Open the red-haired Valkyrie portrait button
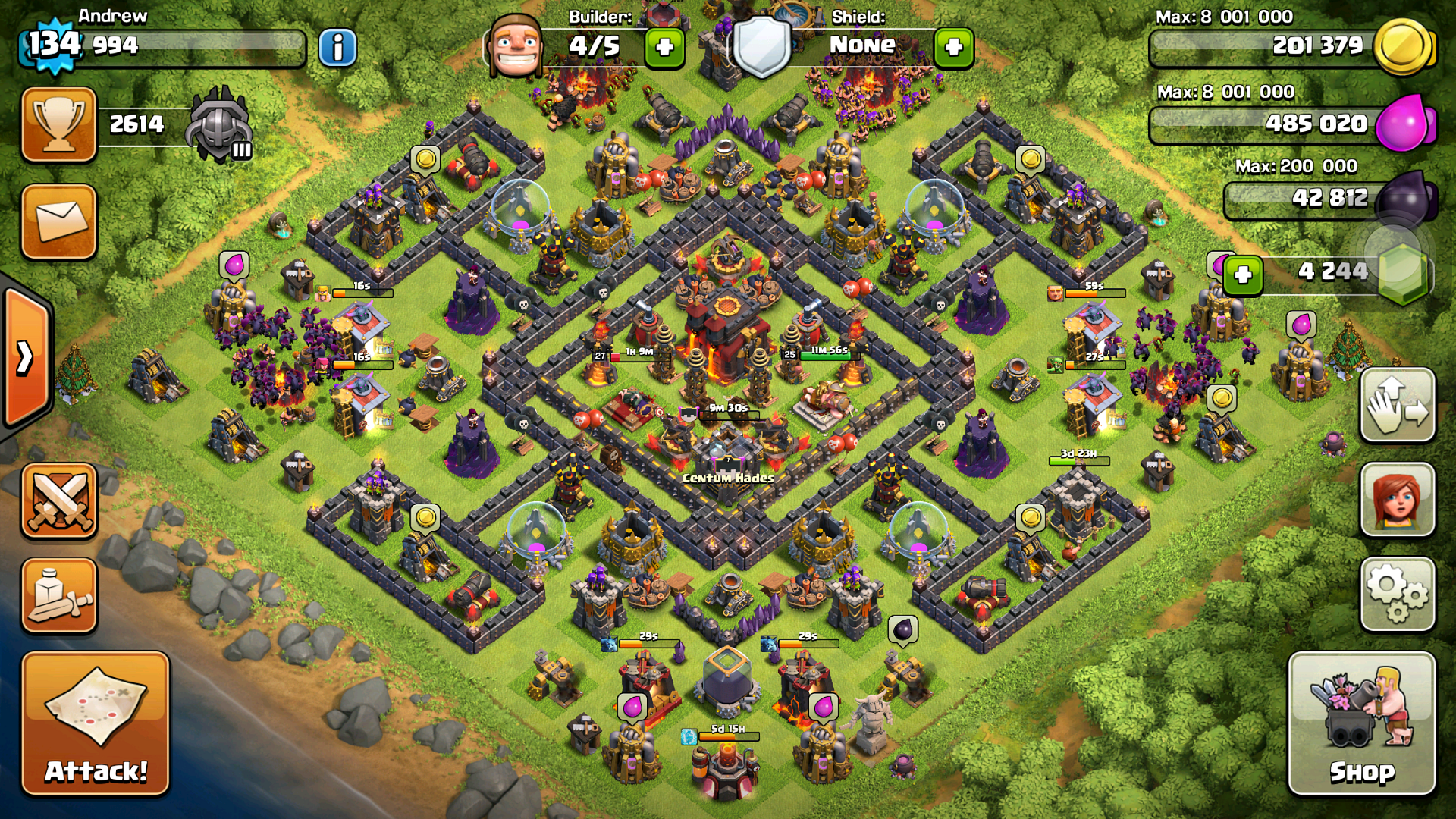The width and height of the screenshot is (1456, 819). coord(1398,500)
